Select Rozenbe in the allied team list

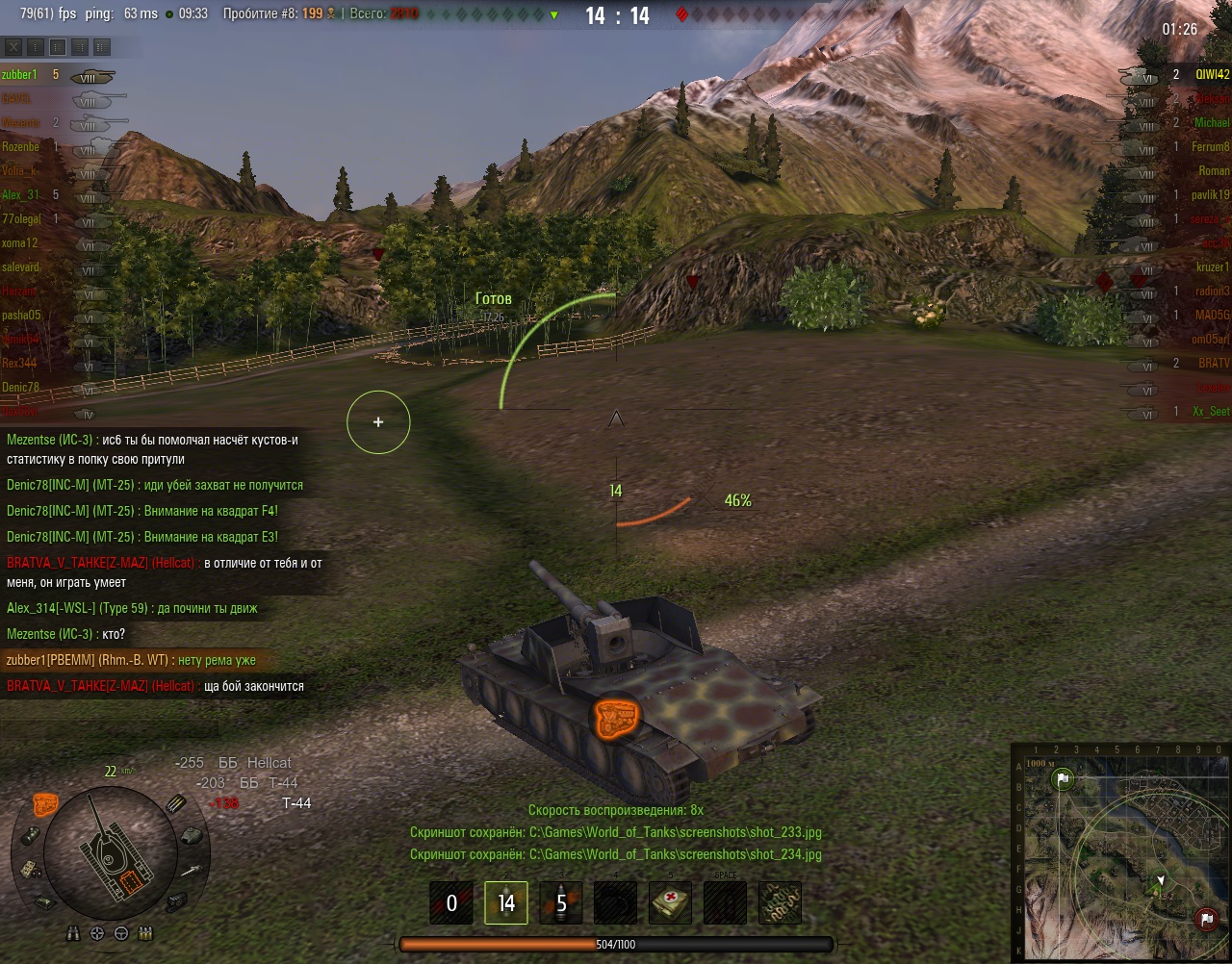[x=21, y=146]
